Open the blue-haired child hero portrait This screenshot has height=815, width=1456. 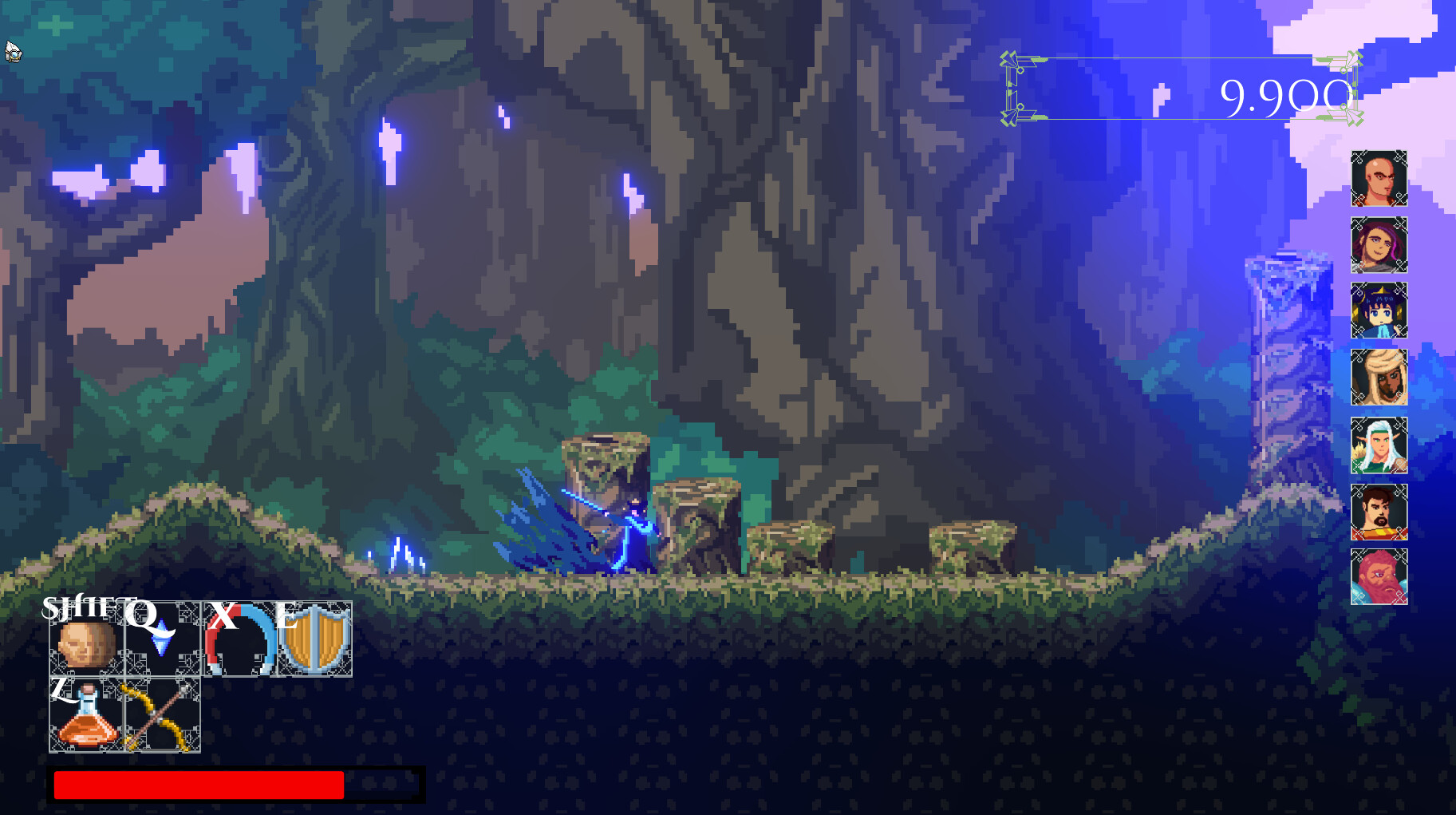[1379, 311]
